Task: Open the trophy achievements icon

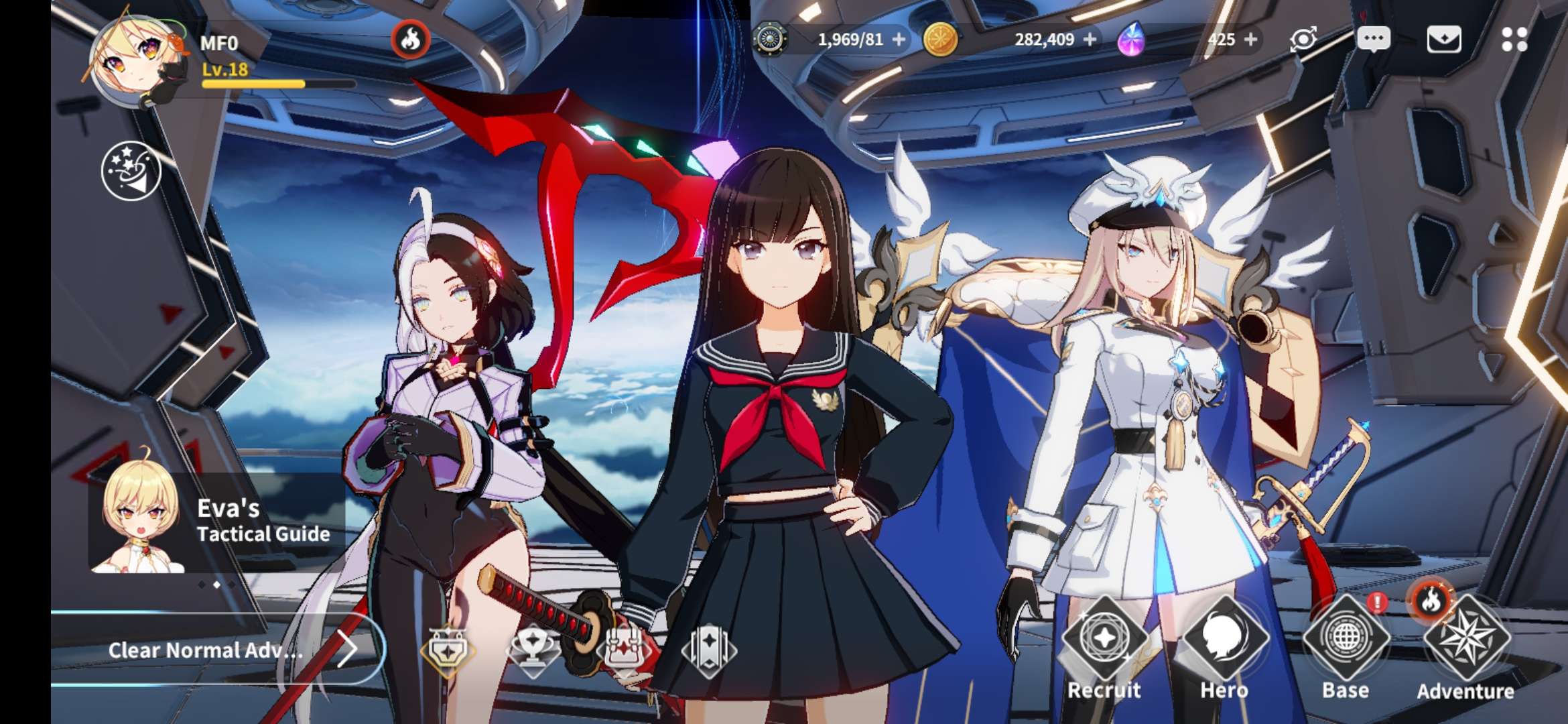Action: click(532, 649)
